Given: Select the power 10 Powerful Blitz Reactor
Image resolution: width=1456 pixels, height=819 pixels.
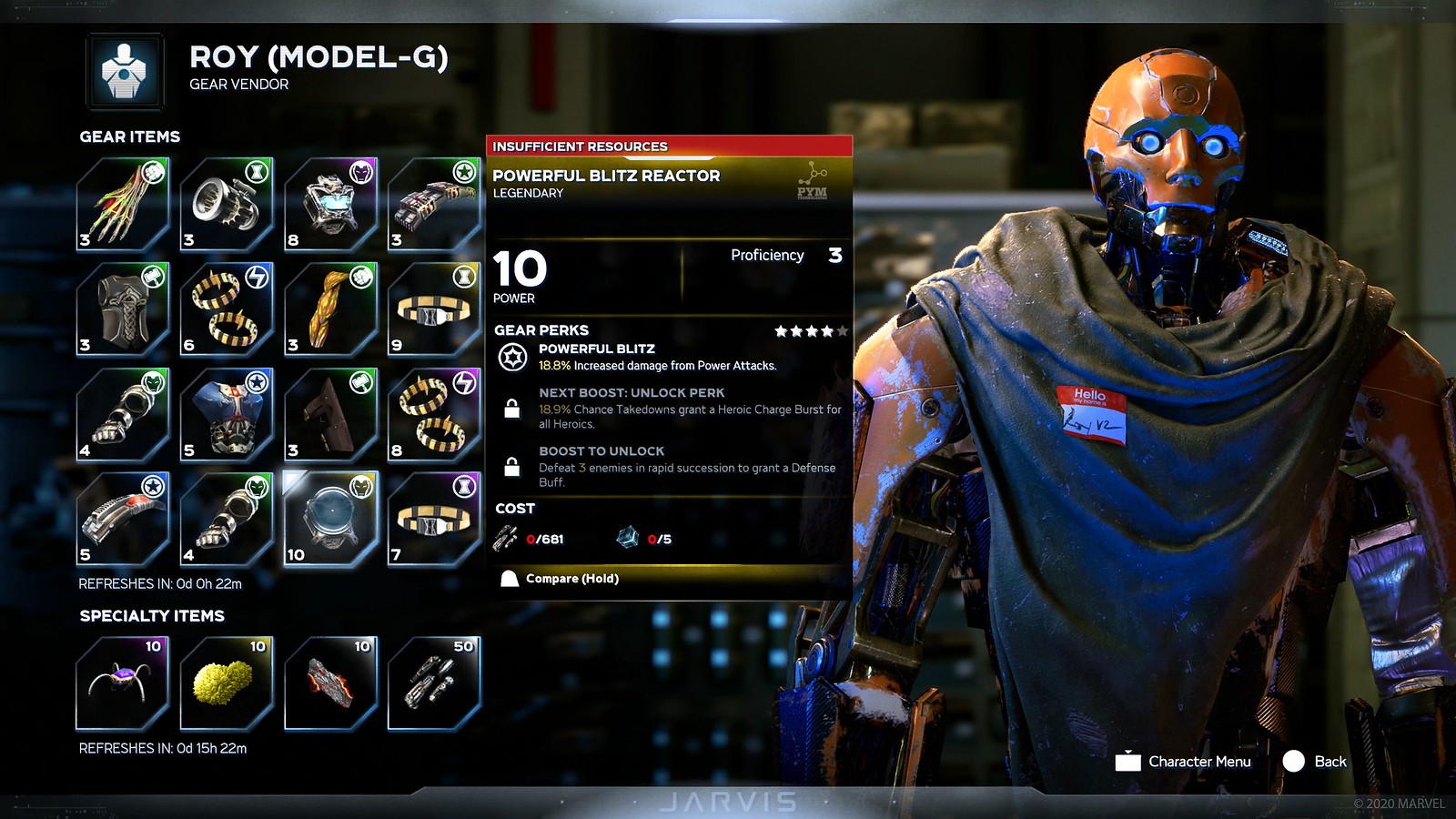Looking at the screenshot, I should click(x=330, y=519).
